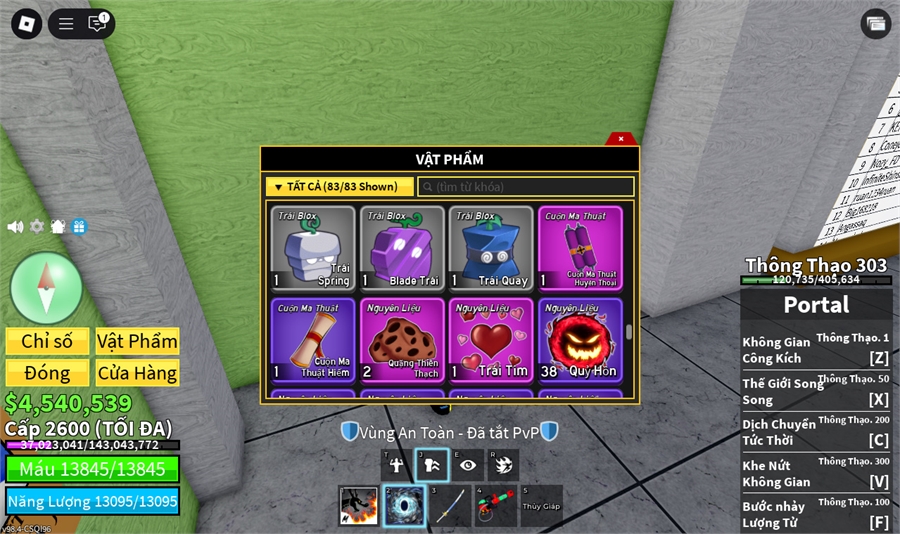The height and width of the screenshot is (534, 900).
Task: Choose the Blade Trái fruit slot
Action: (402, 248)
